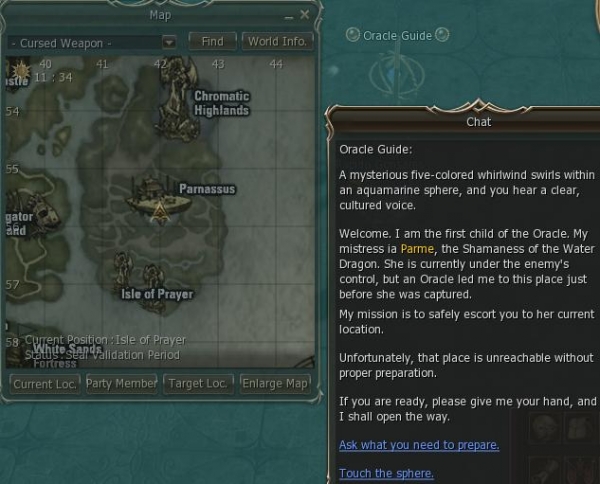600x484 pixels.
Task: Show Current Loc. on the map
Action: (x=43, y=384)
